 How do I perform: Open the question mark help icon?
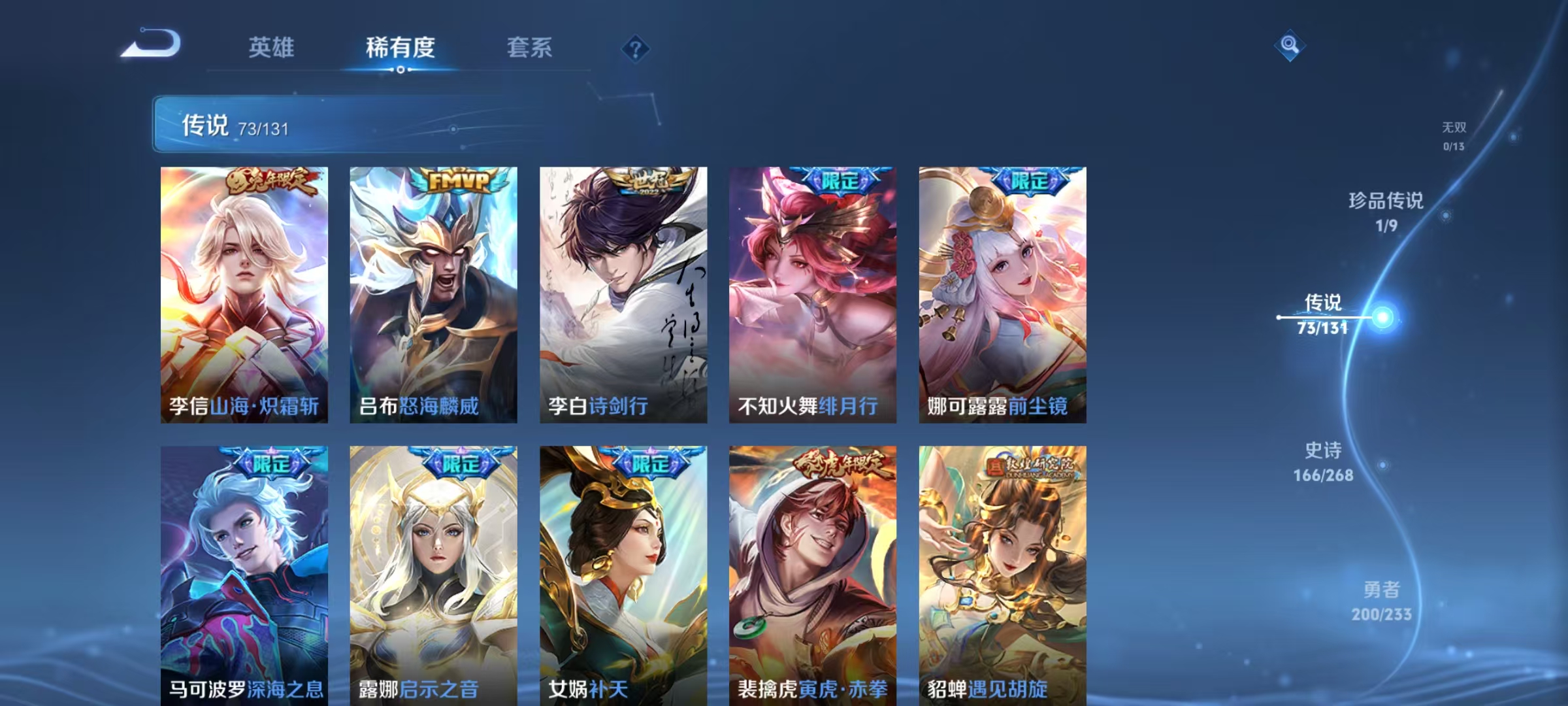point(637,50)
